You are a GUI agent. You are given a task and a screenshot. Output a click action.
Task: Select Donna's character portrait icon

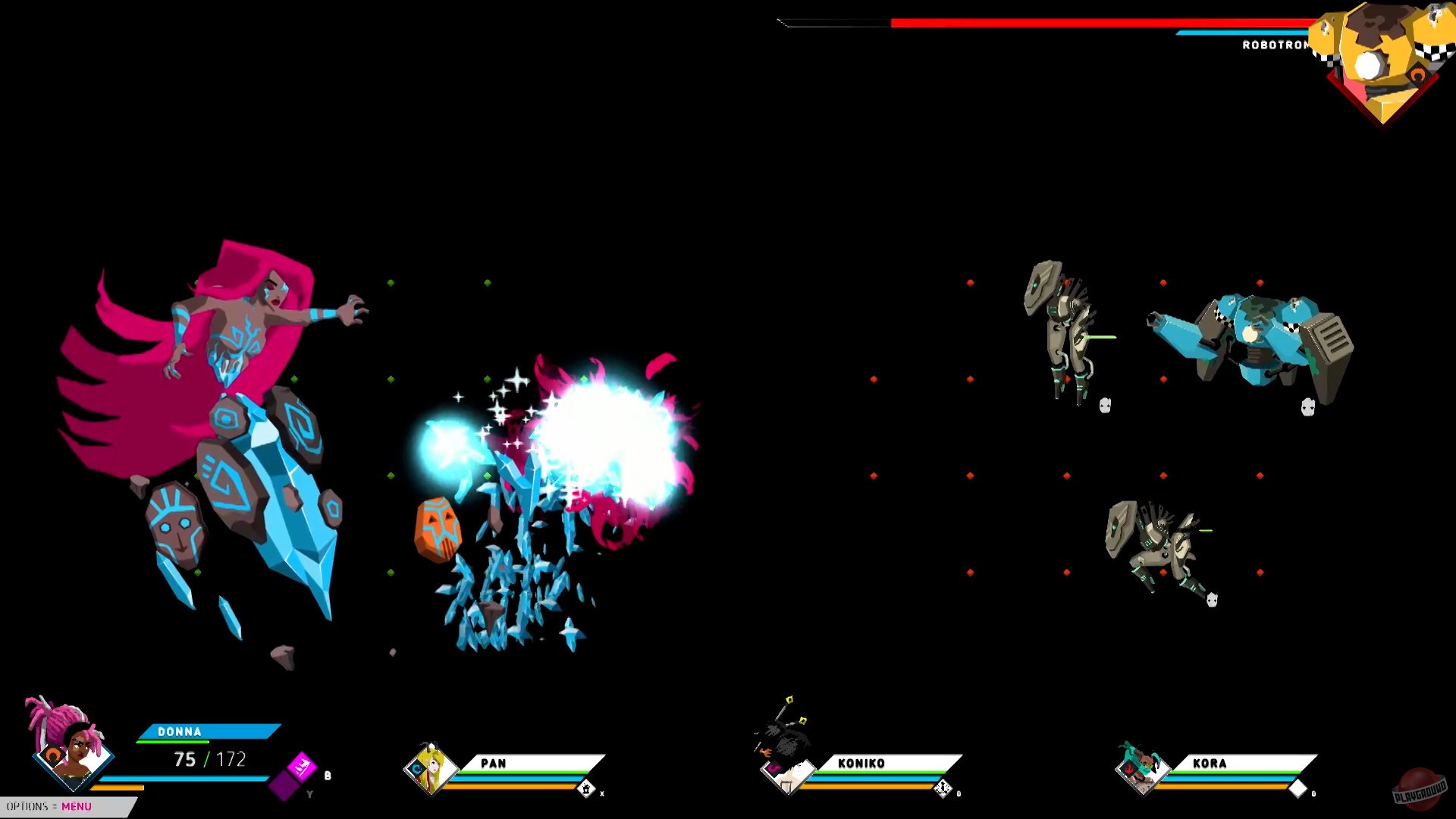click(x=73, y=755)
